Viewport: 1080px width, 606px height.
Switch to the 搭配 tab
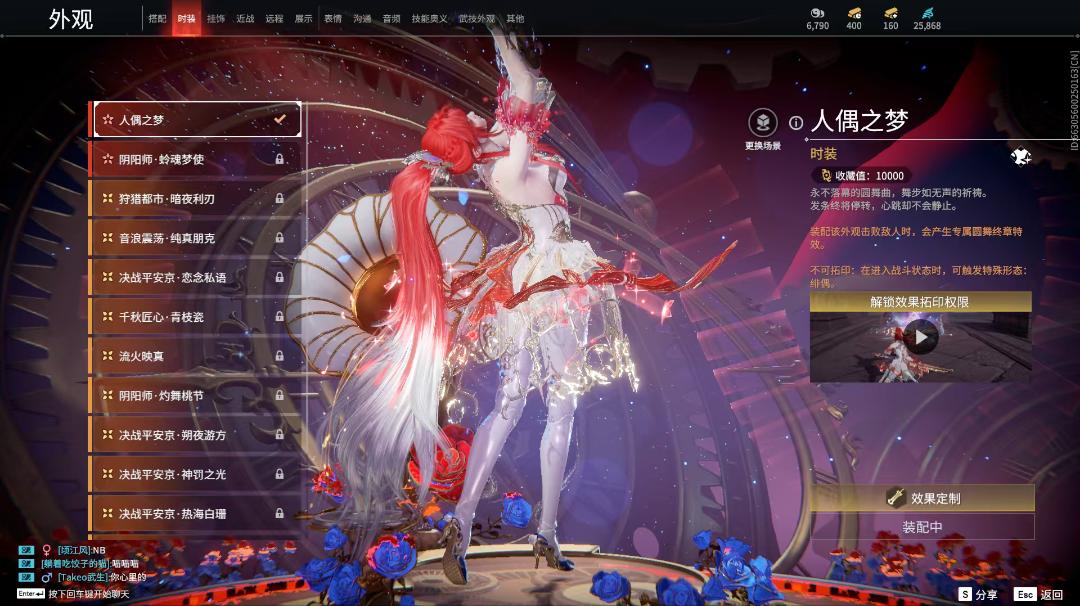157,19
